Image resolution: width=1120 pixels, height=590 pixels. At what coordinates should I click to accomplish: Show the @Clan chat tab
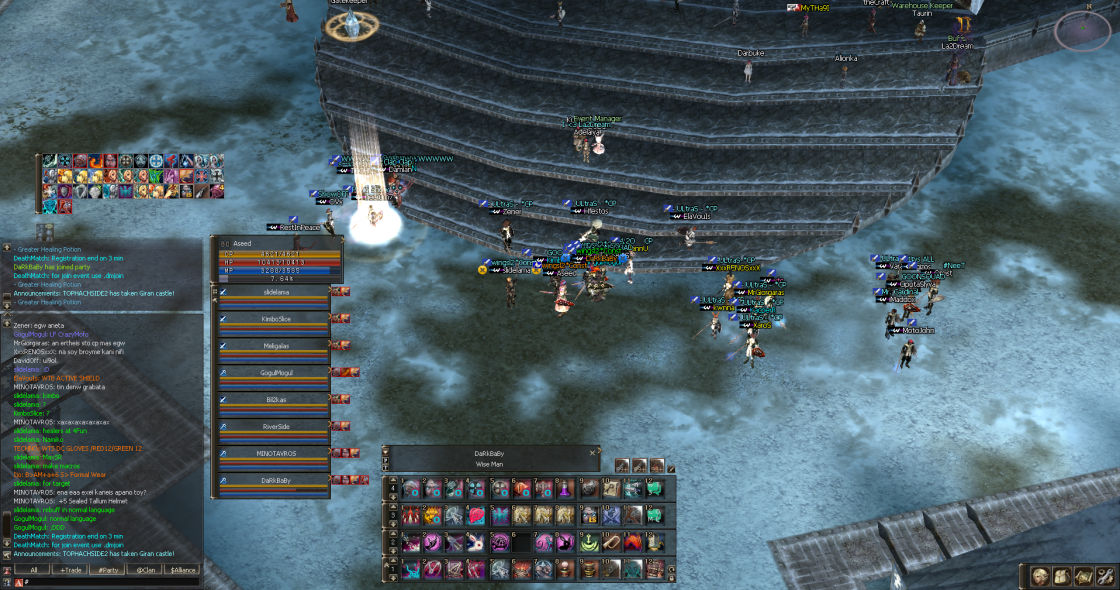(x=143, y=569)
